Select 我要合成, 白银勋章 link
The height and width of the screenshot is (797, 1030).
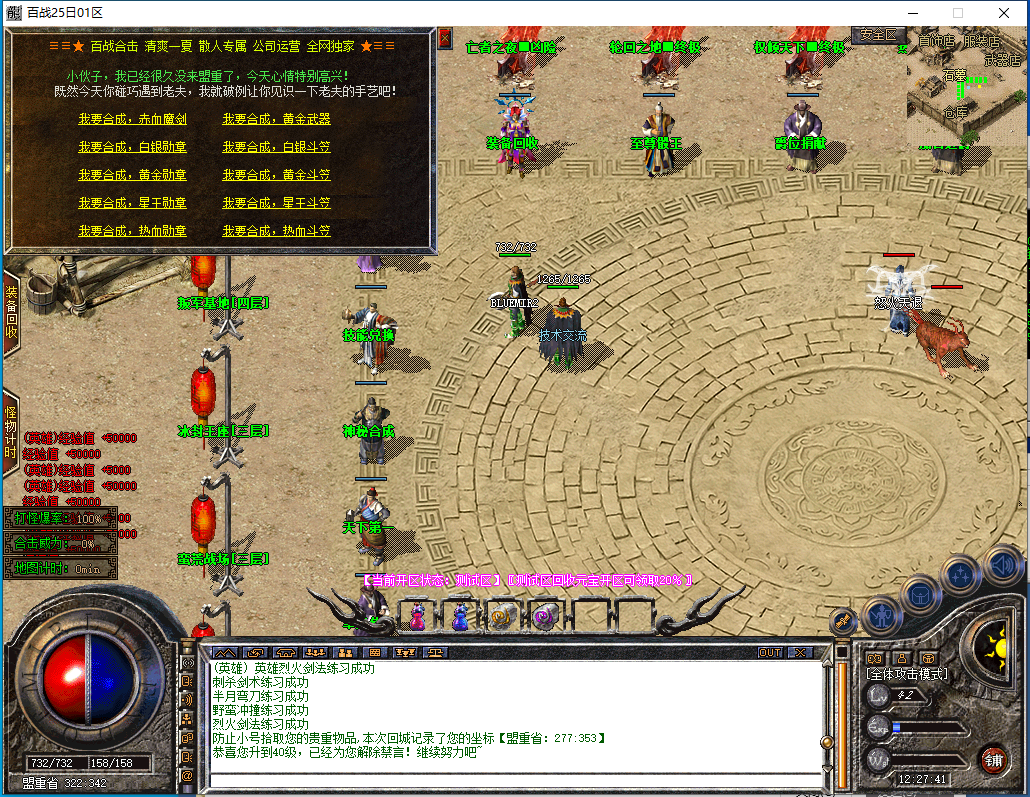tap(133, 147)
